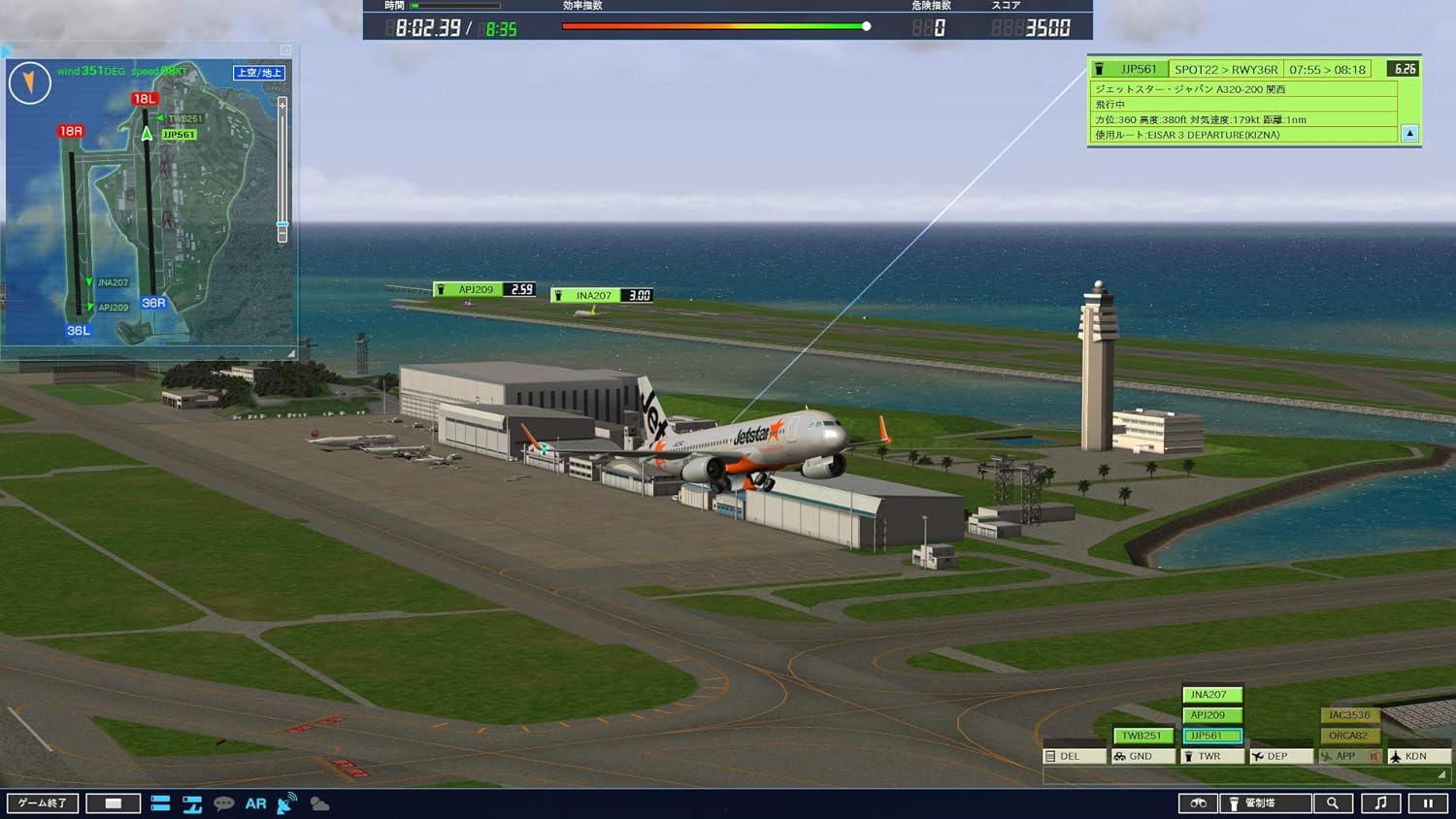The width and height of the screenshot is (1456, 819).
Task: Toggle 上空/地上 view on the minimap
Action: point(259,71)
